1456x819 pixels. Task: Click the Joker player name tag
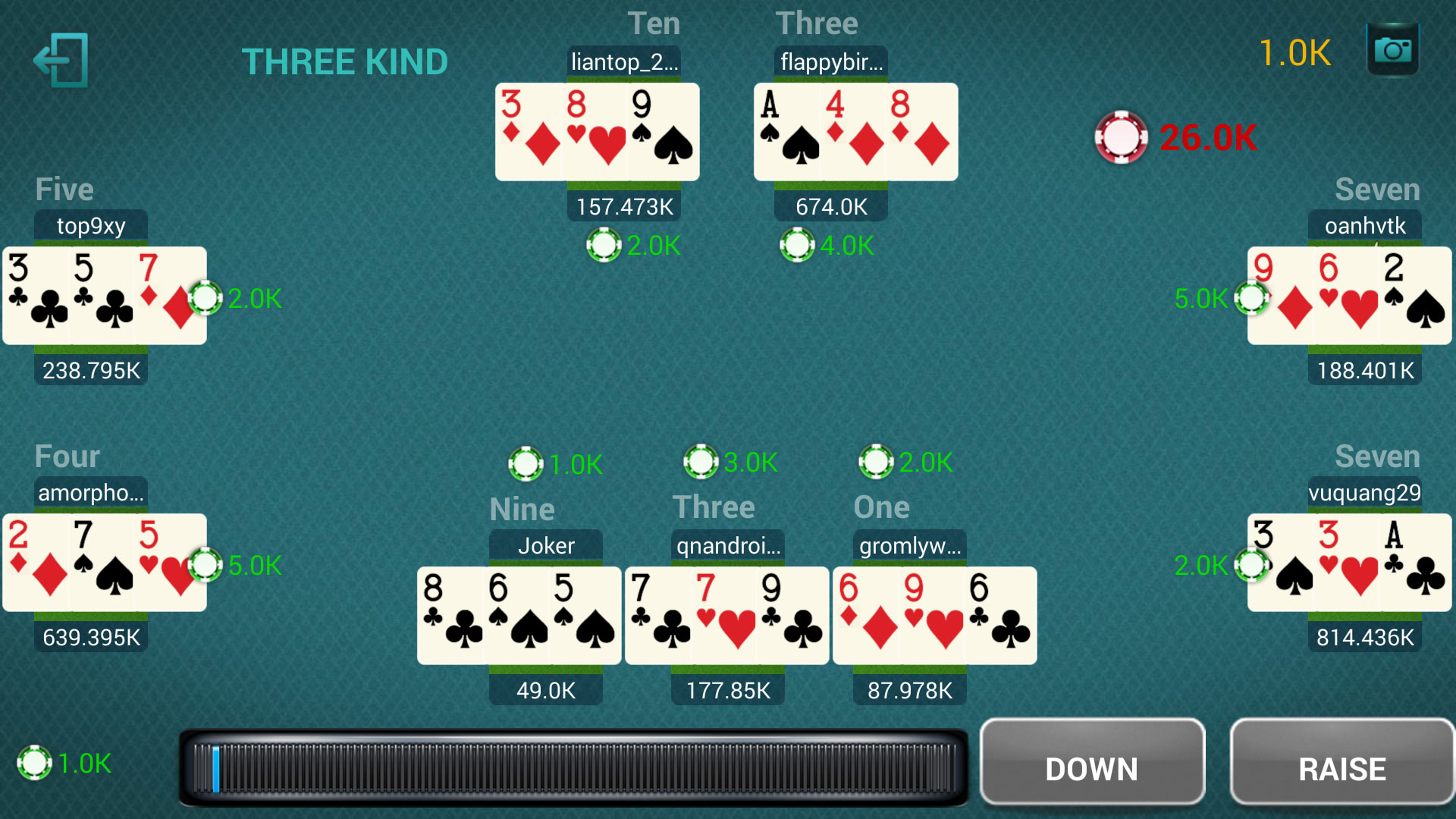(546, 545)
